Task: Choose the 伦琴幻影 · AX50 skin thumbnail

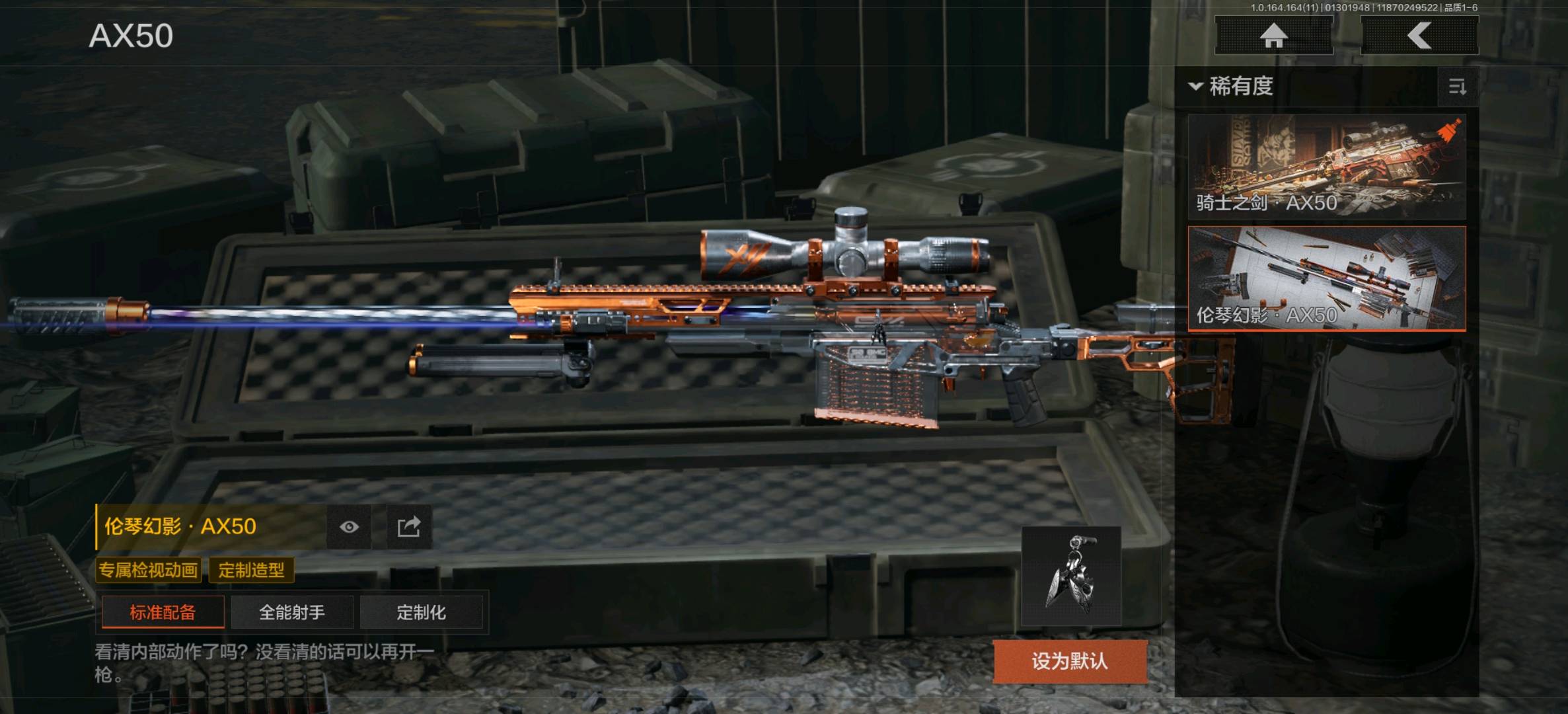Action: tap(1327, 278)
